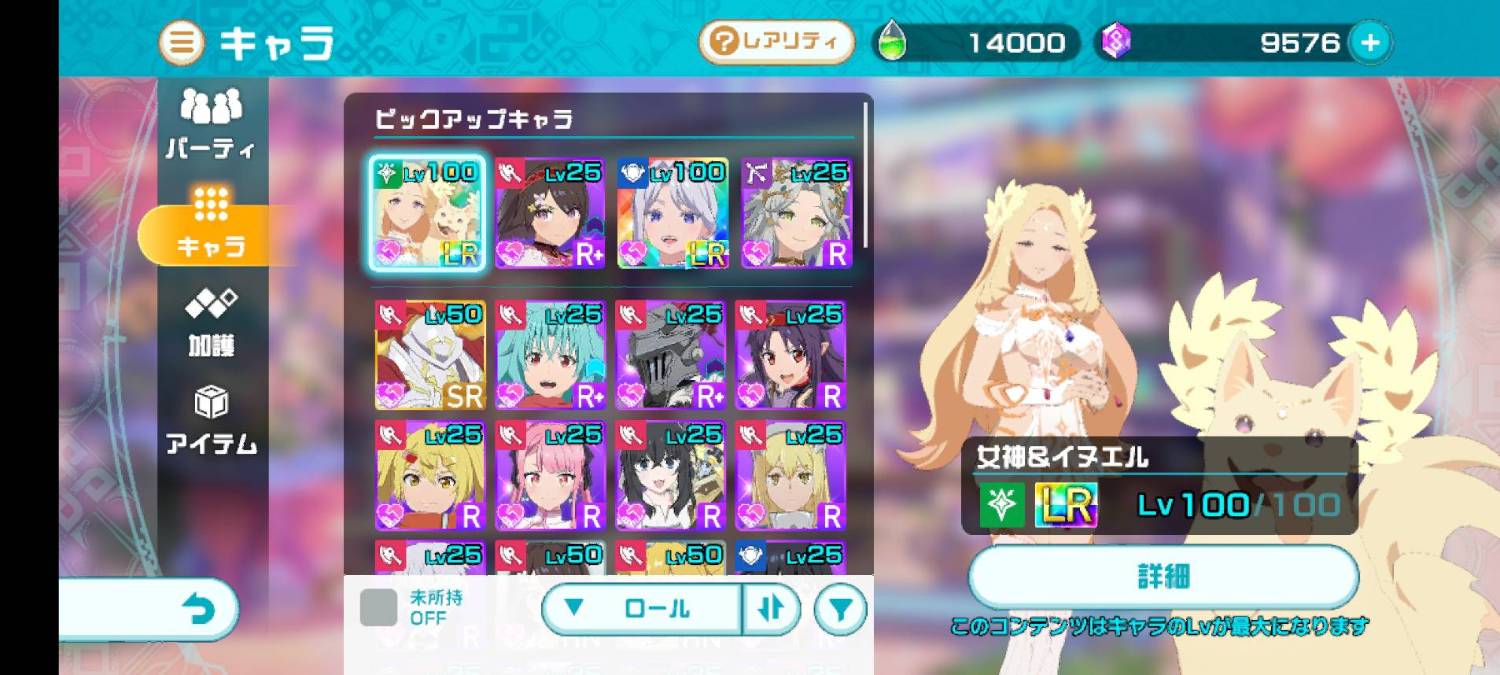The image size is (1500, 675).
Task: Pick the teal-haired R+ character
Action: click(x=550, y=355)
